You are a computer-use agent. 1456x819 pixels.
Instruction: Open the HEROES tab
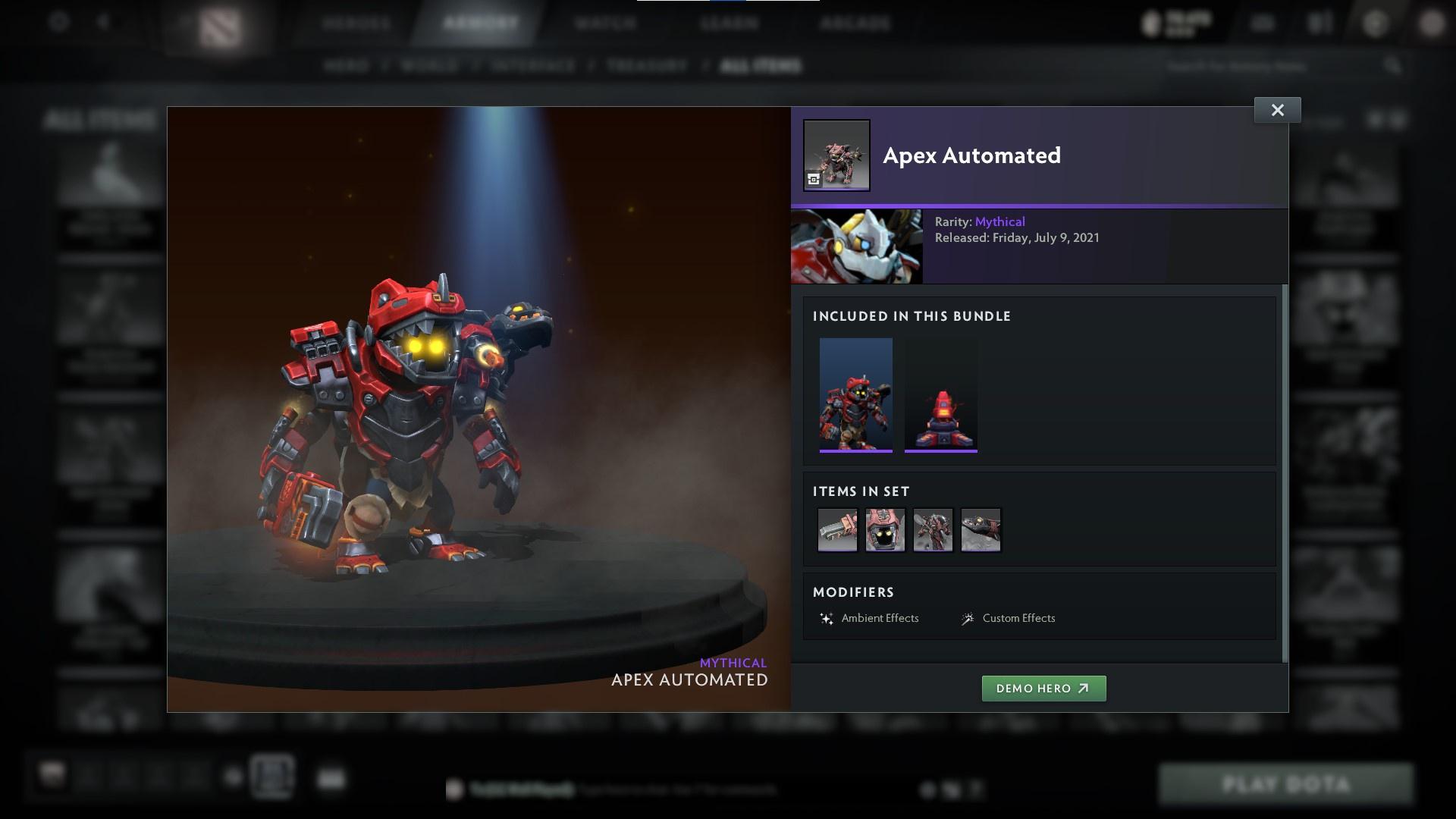[x=356, y=23]
